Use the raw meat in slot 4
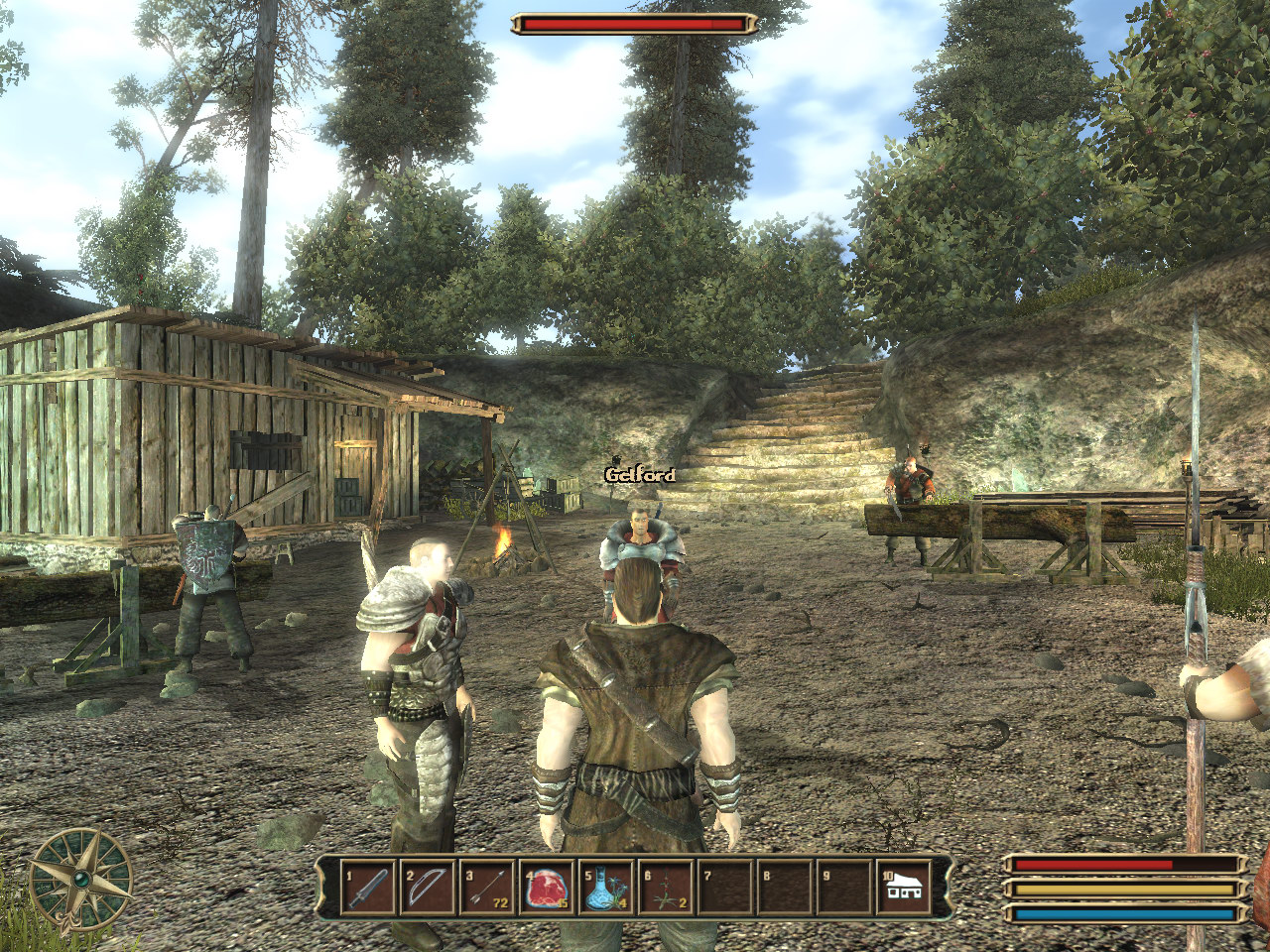The height and width of the screenshot is (952, 1270). (x=547, y=887)
